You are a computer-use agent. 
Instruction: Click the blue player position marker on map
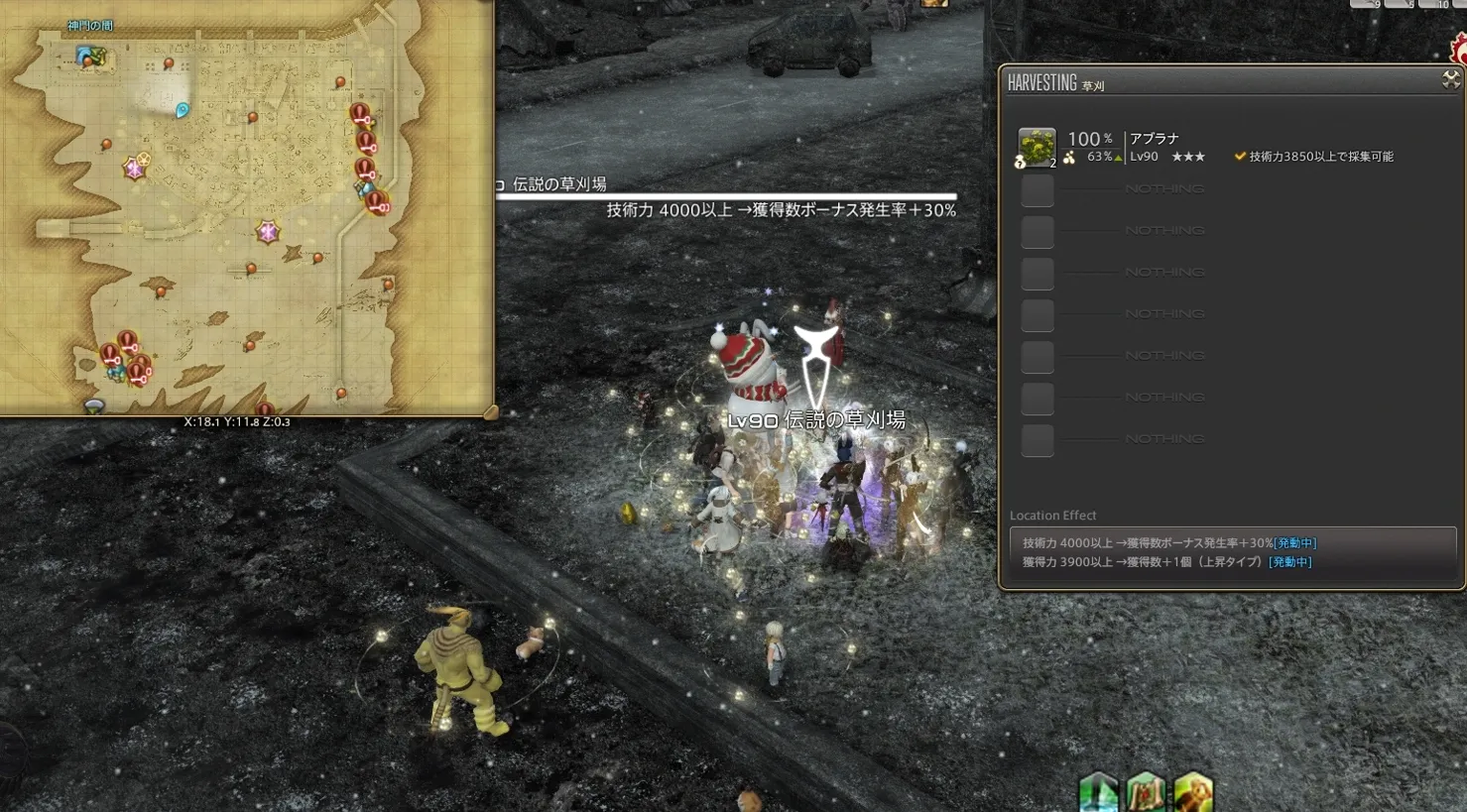pos(183,110)
